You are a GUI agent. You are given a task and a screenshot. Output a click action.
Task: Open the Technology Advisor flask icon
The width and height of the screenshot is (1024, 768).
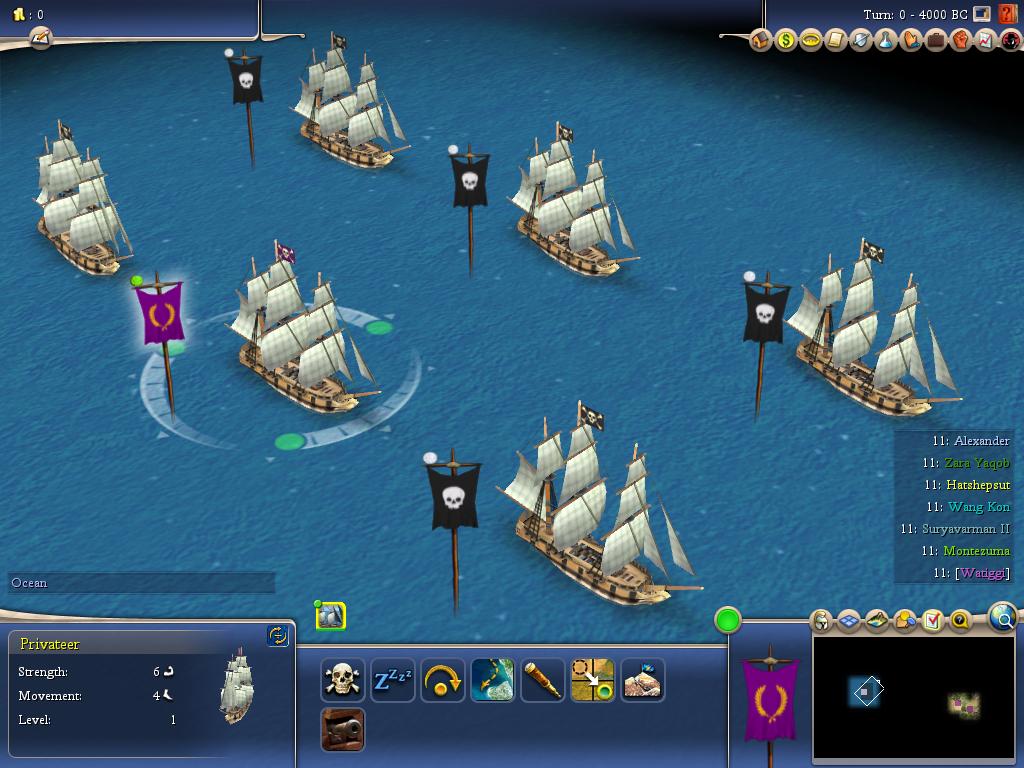coord(886,41)
